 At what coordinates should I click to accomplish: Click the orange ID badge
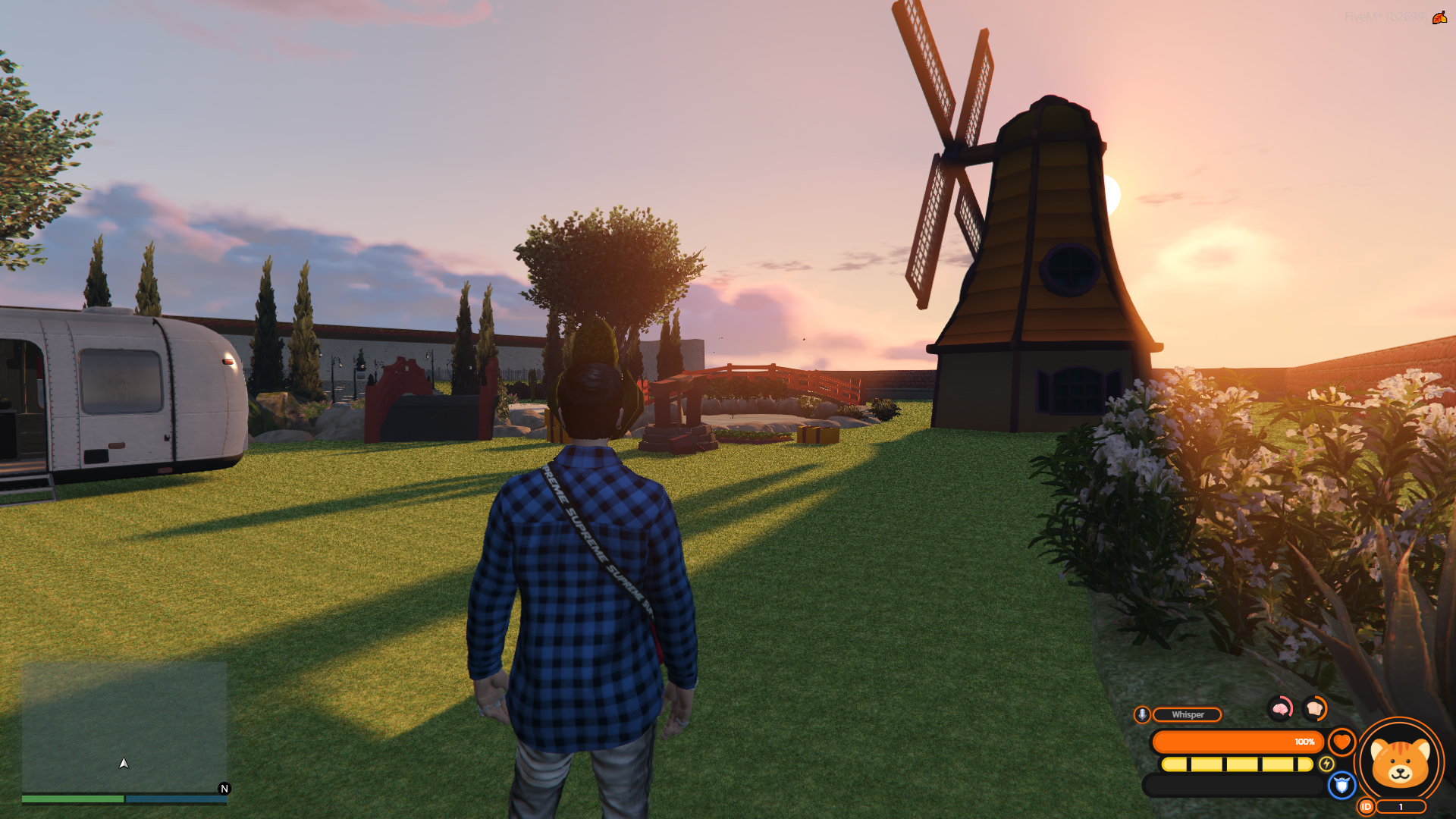(x=1366, y=807)
